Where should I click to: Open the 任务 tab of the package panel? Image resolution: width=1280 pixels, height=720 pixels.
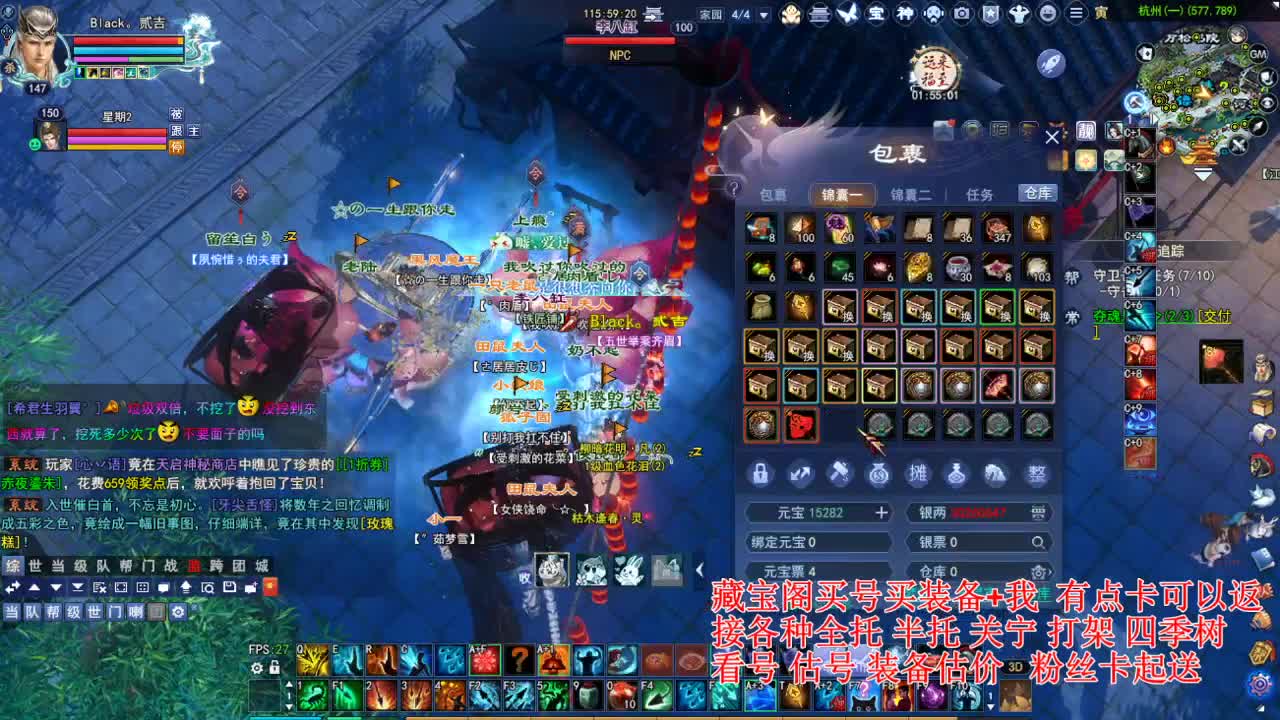980,193
